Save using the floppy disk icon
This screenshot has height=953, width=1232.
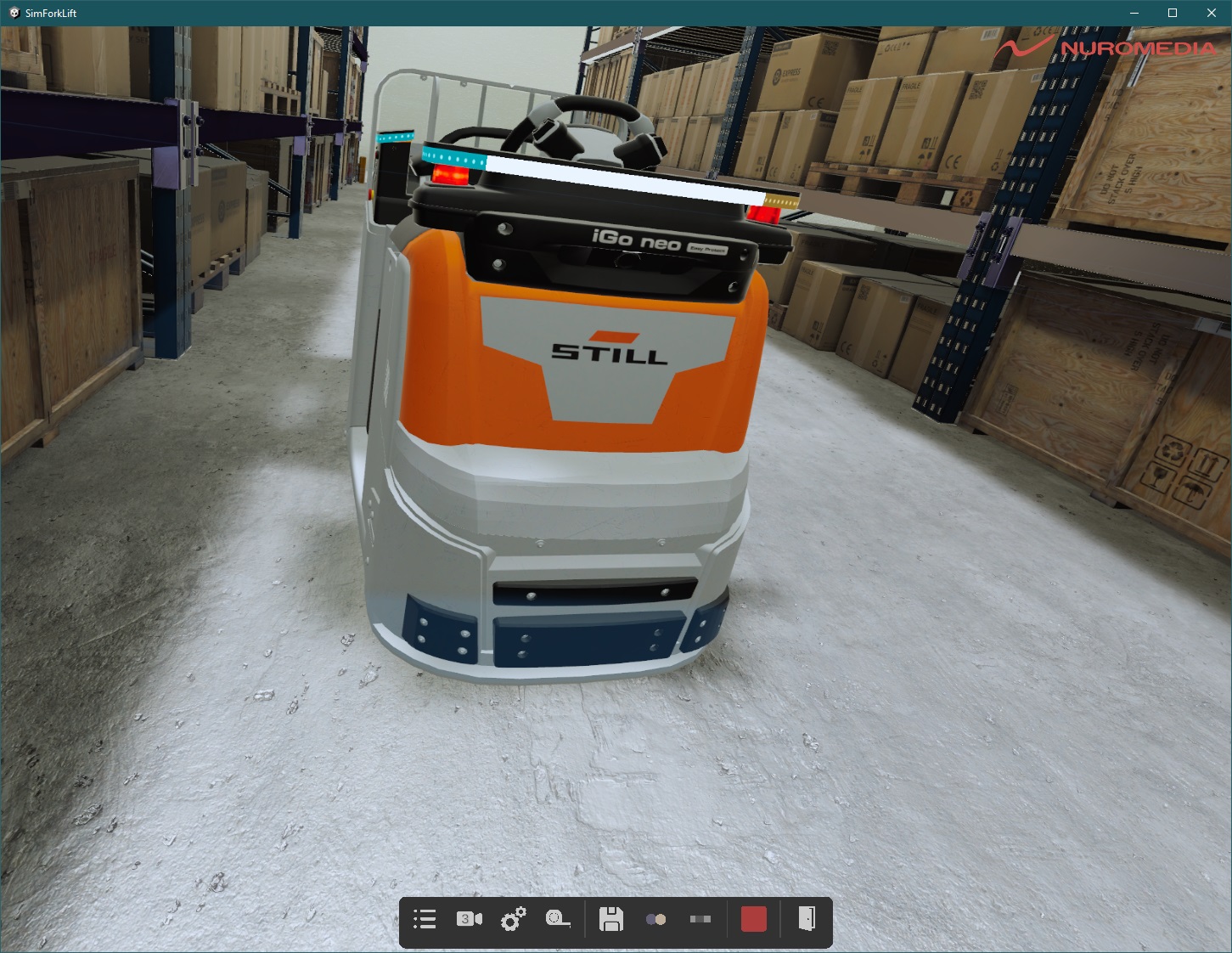[611, 919]
